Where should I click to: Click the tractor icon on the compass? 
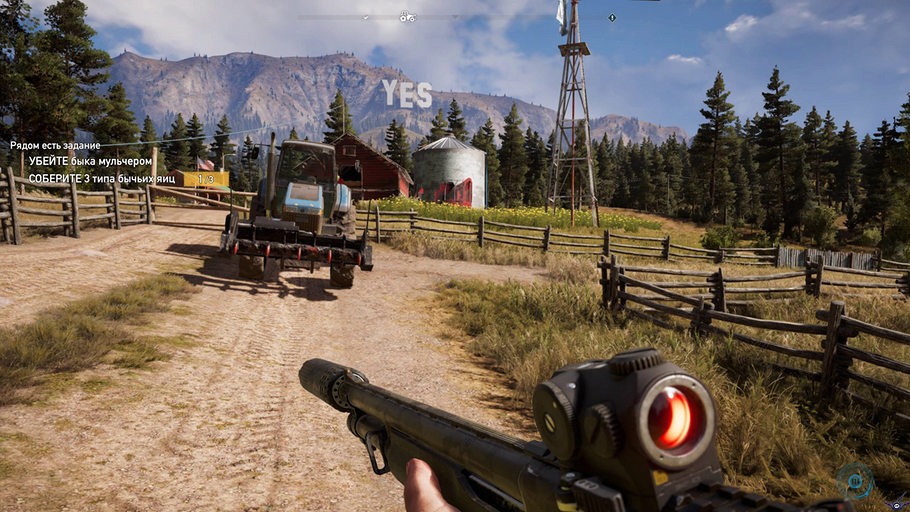tap(407, 17)
